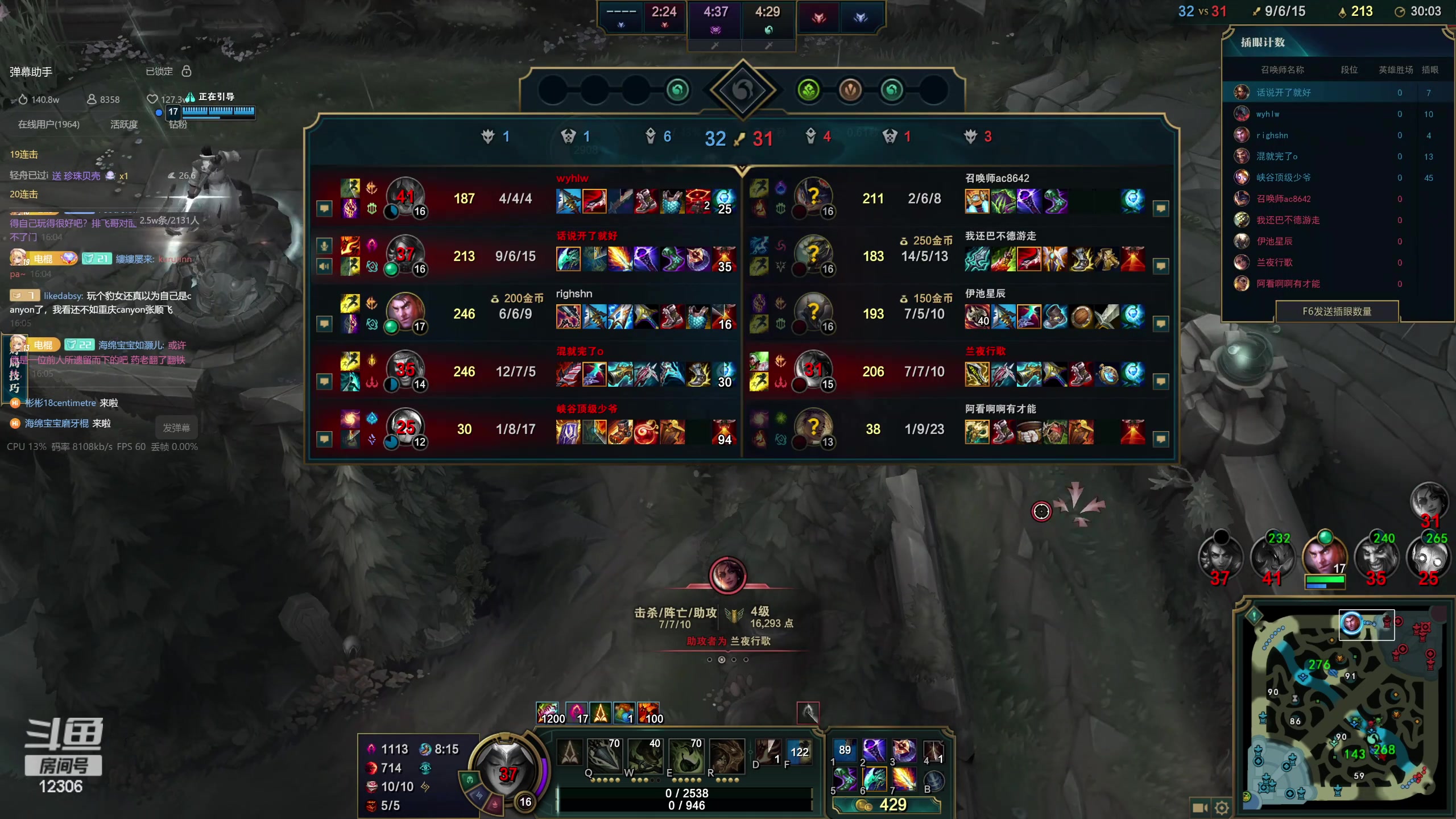Toggle the camera icon beside the minimap
The width and height of the screenshot is (1456, 819).
1199,808
